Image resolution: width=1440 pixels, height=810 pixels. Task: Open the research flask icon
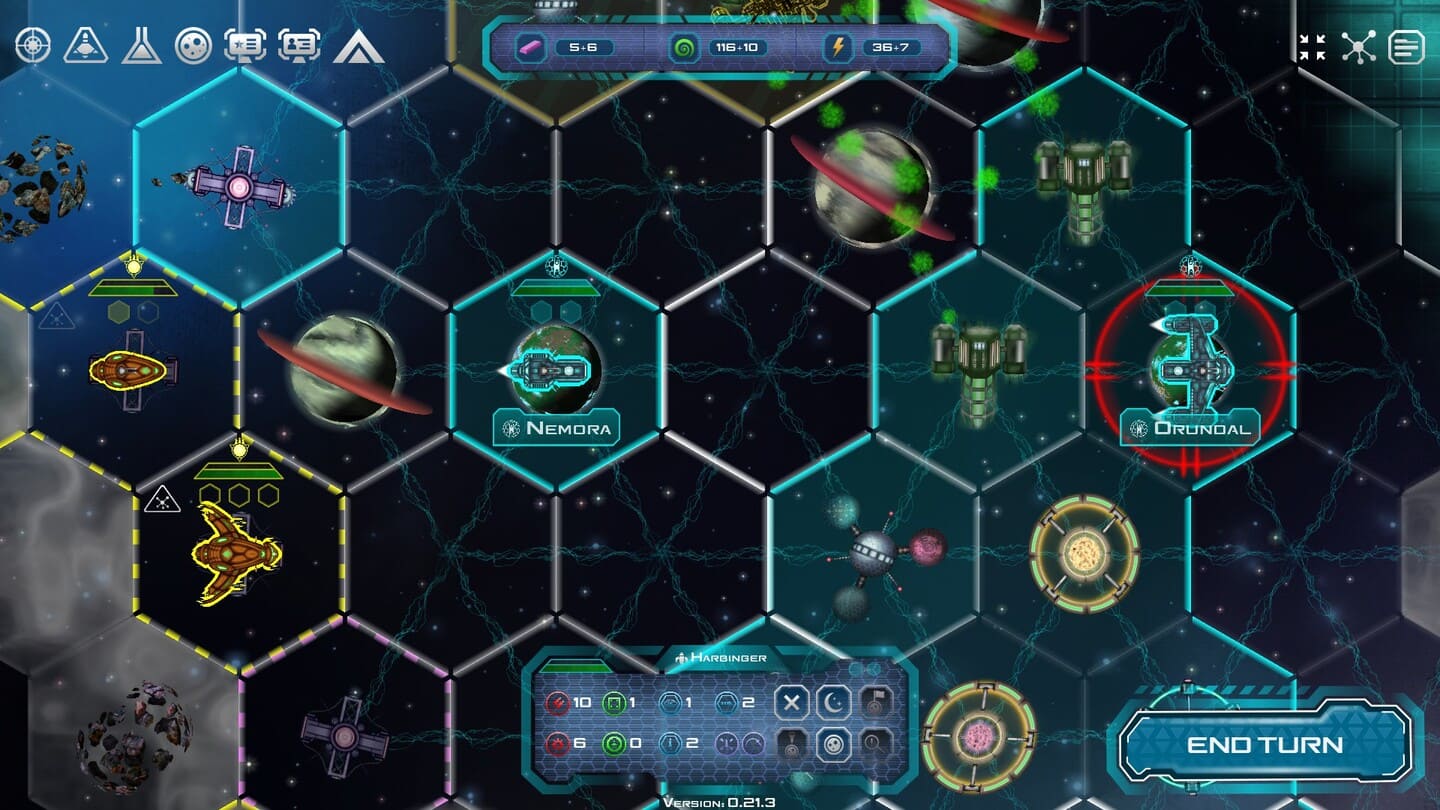click(141, 45)
